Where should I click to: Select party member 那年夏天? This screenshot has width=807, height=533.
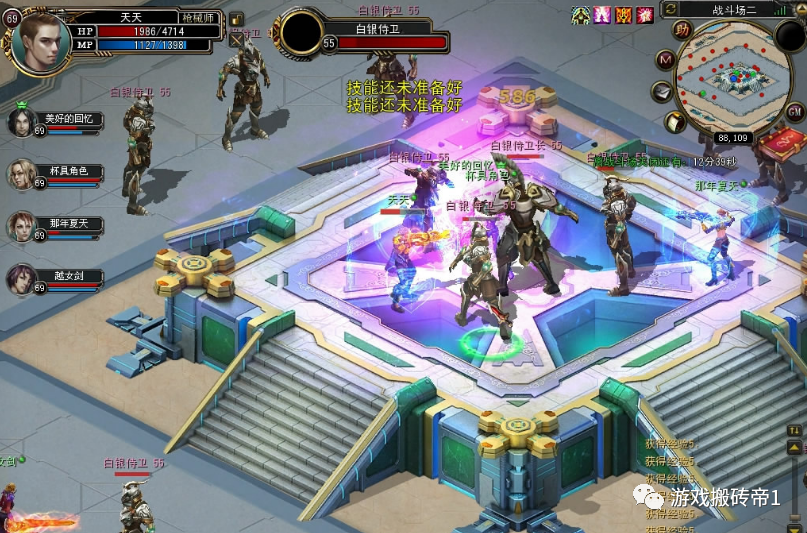pyautogui.click(x=22, y=226)
